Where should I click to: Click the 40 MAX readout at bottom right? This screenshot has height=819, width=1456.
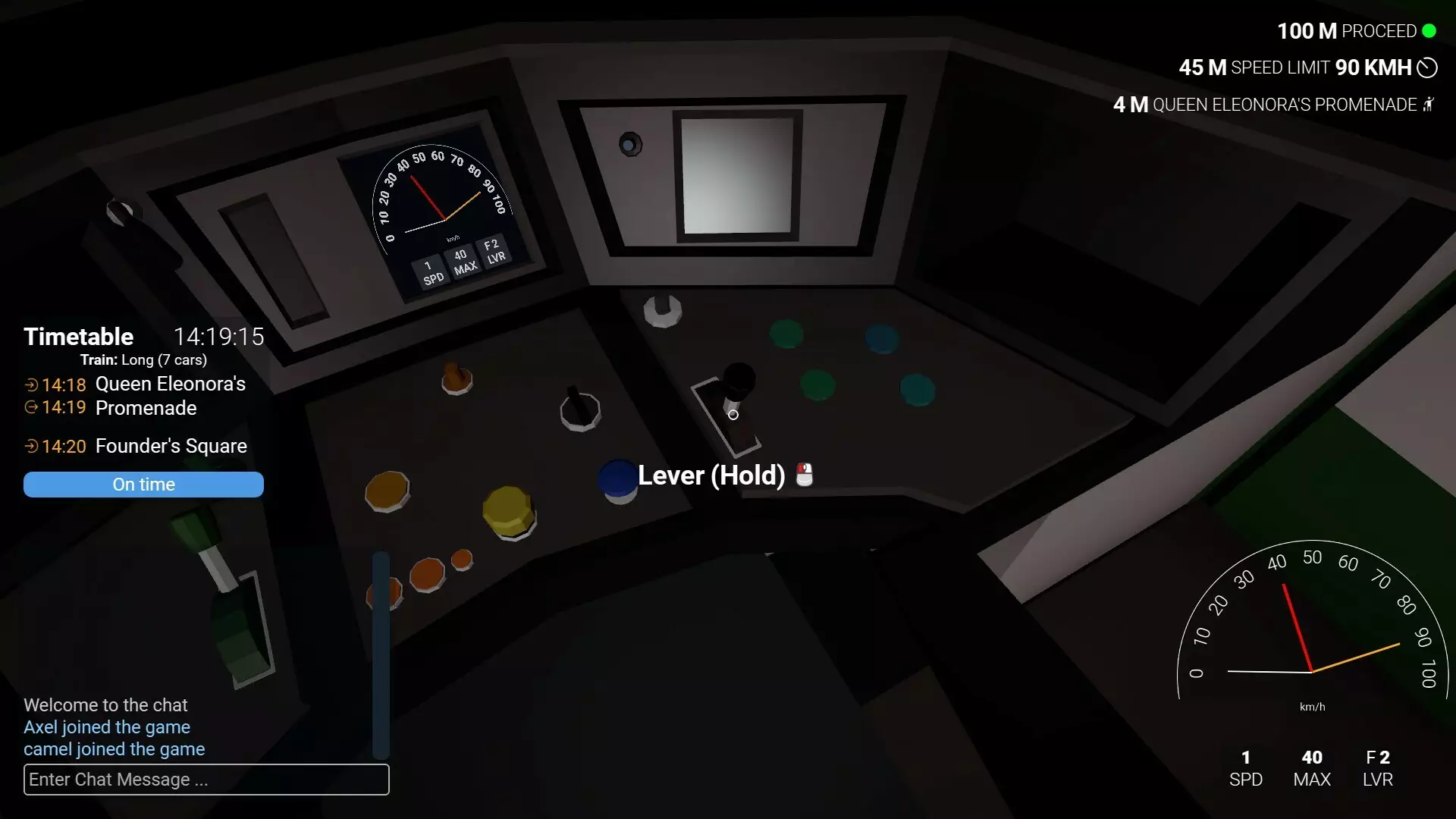coord(1312,767)
